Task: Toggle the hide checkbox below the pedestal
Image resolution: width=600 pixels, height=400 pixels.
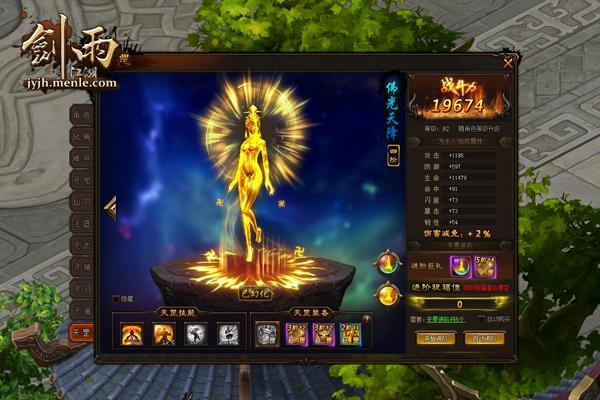Action: 117,298
